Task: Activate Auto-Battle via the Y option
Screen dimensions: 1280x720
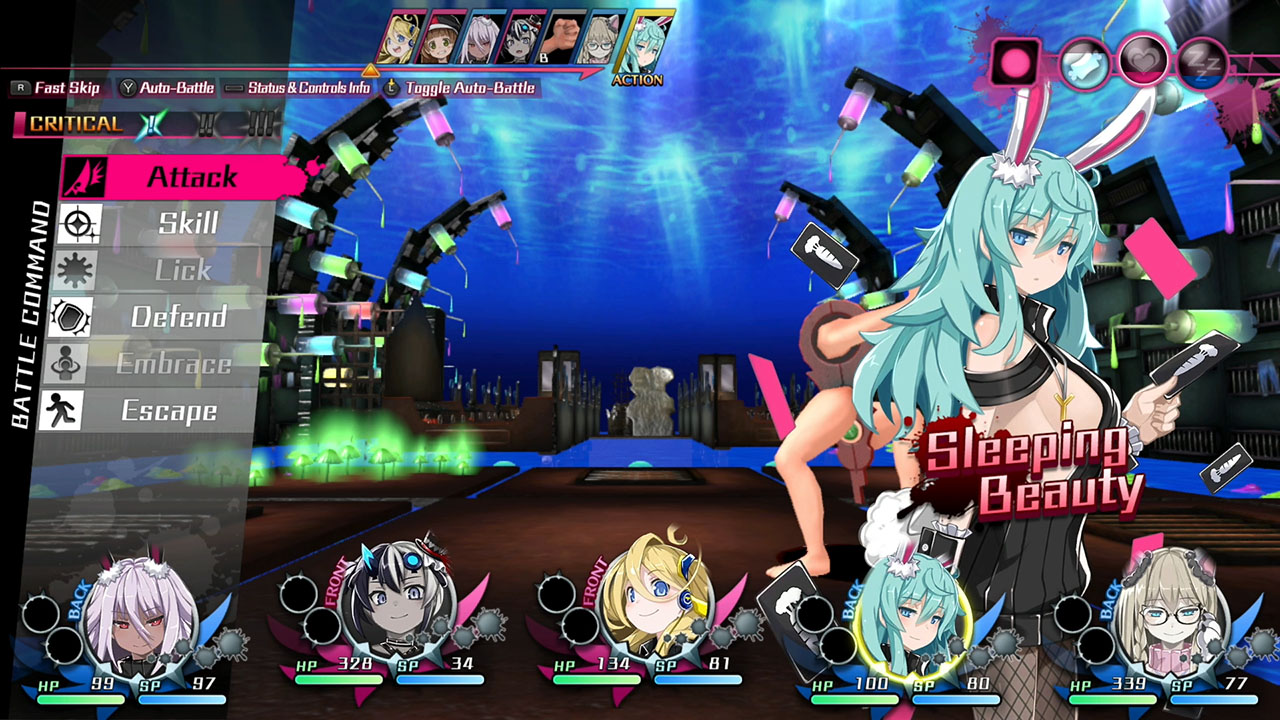Action: tap(170, 88)
